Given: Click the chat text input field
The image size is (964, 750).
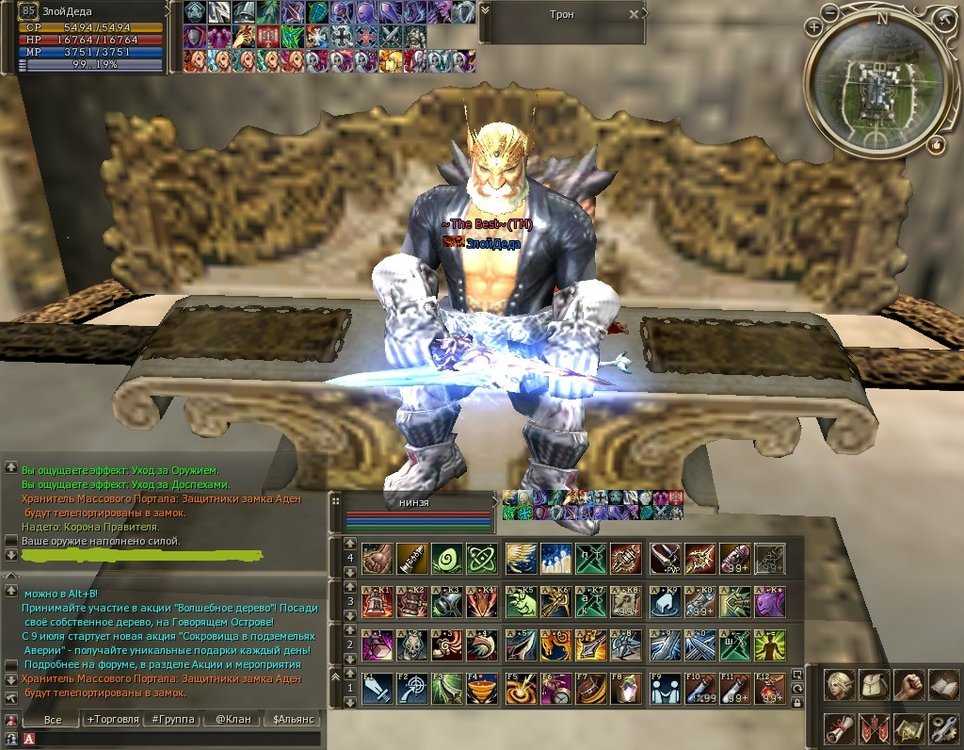Looking at the screenshot, I should point(170,739).
